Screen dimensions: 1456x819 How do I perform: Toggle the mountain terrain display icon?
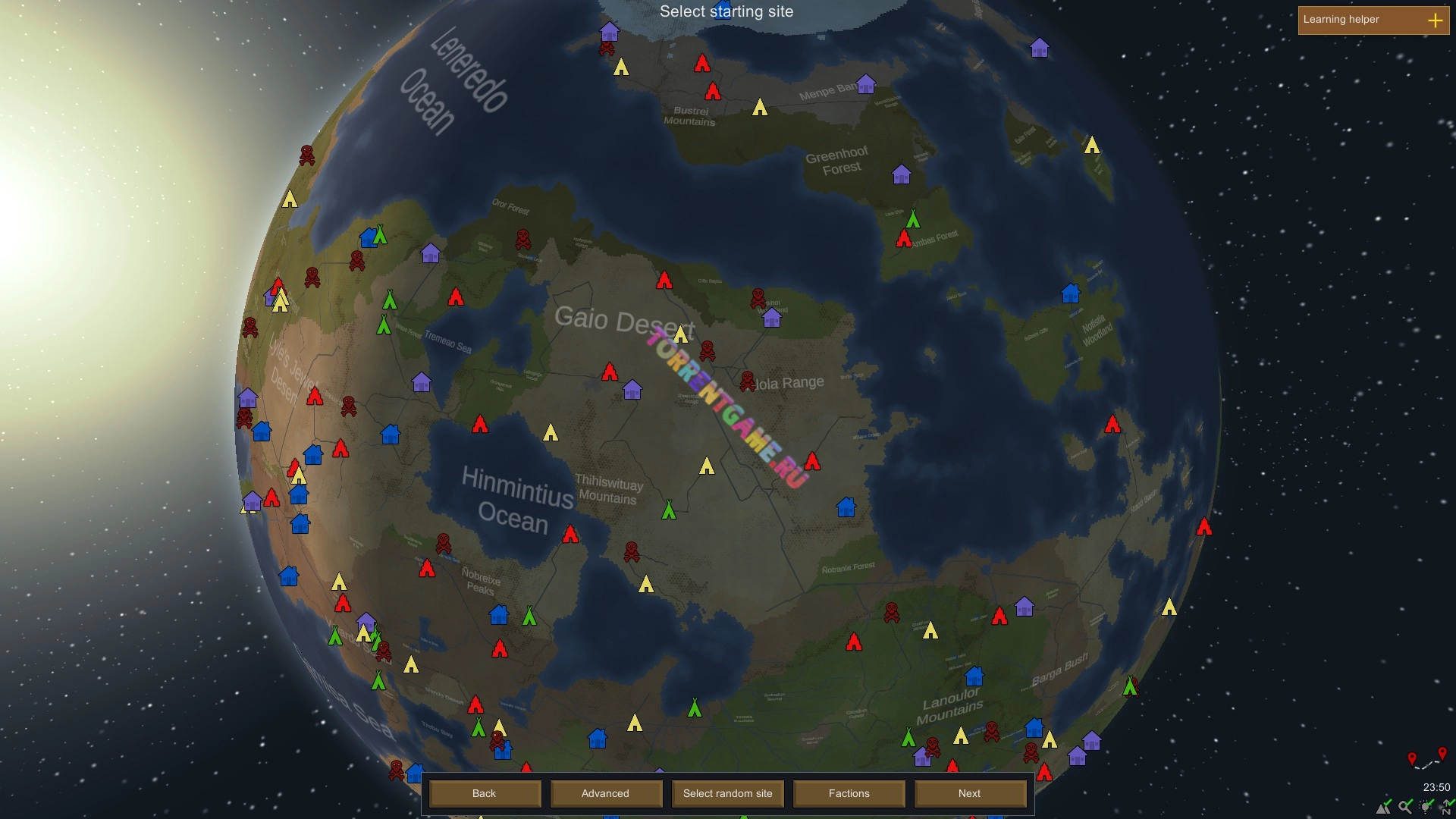point(1385,807)
